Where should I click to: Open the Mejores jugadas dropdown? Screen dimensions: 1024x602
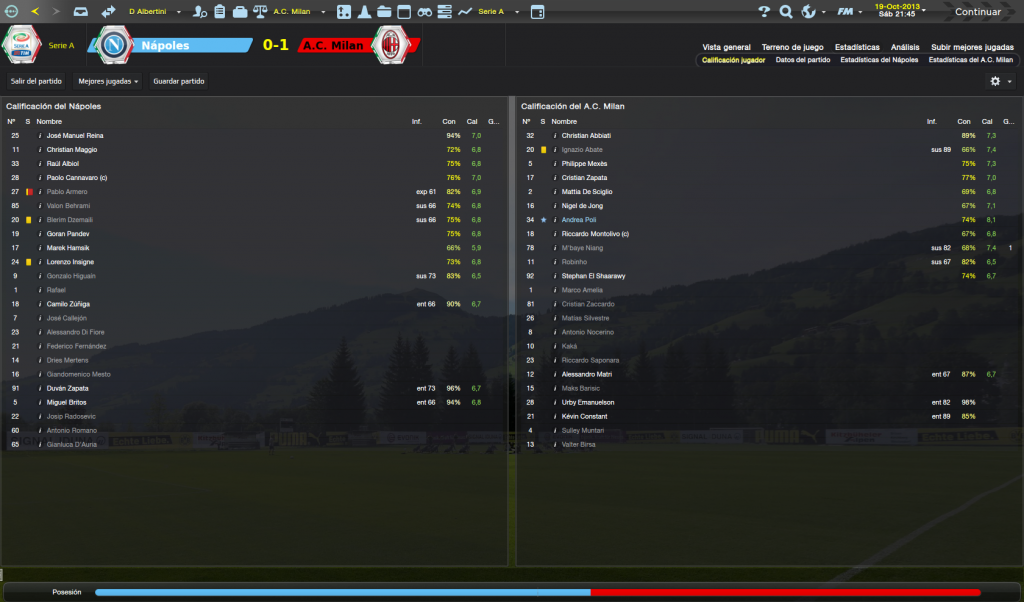(x=108, y=81)
